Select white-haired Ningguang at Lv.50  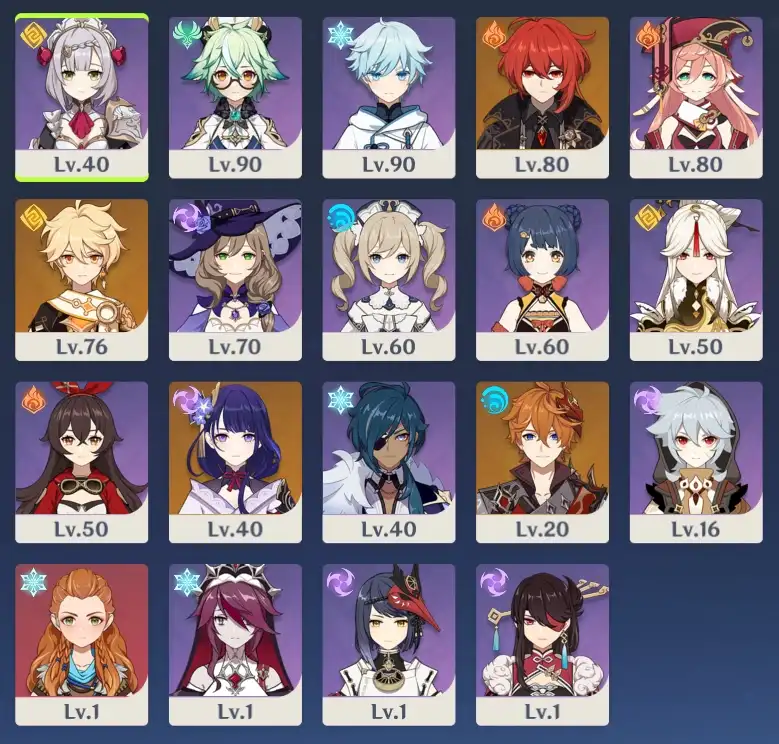[x=696, y=279]
